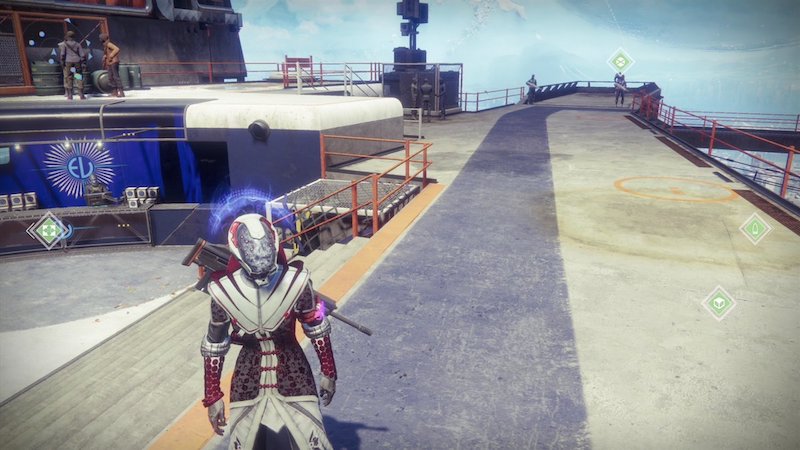
Task: Select the green four-arrow vendor waypoint marker
Action: pyautogui.click(x=47, y=231)
